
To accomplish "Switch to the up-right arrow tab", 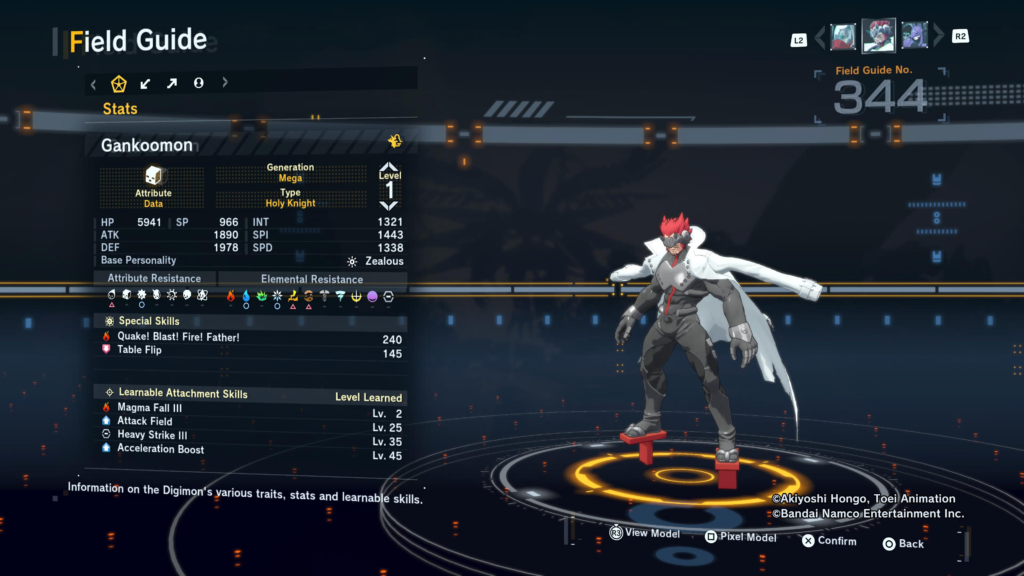I will pos(172,84).
